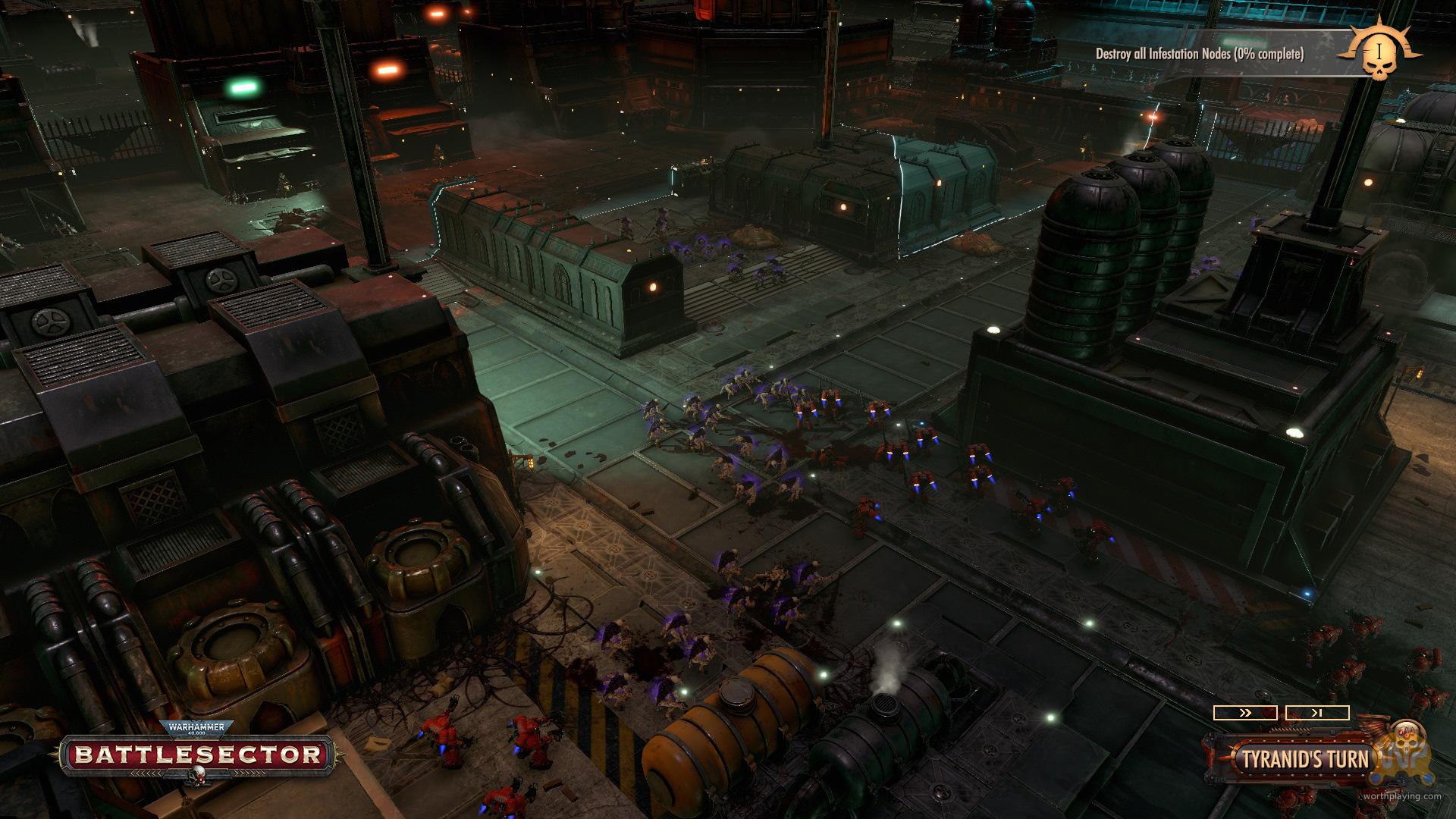Click the Tyranid's Turn banner button
This screenshot has width=1456, height=819.
[1304, 759]
